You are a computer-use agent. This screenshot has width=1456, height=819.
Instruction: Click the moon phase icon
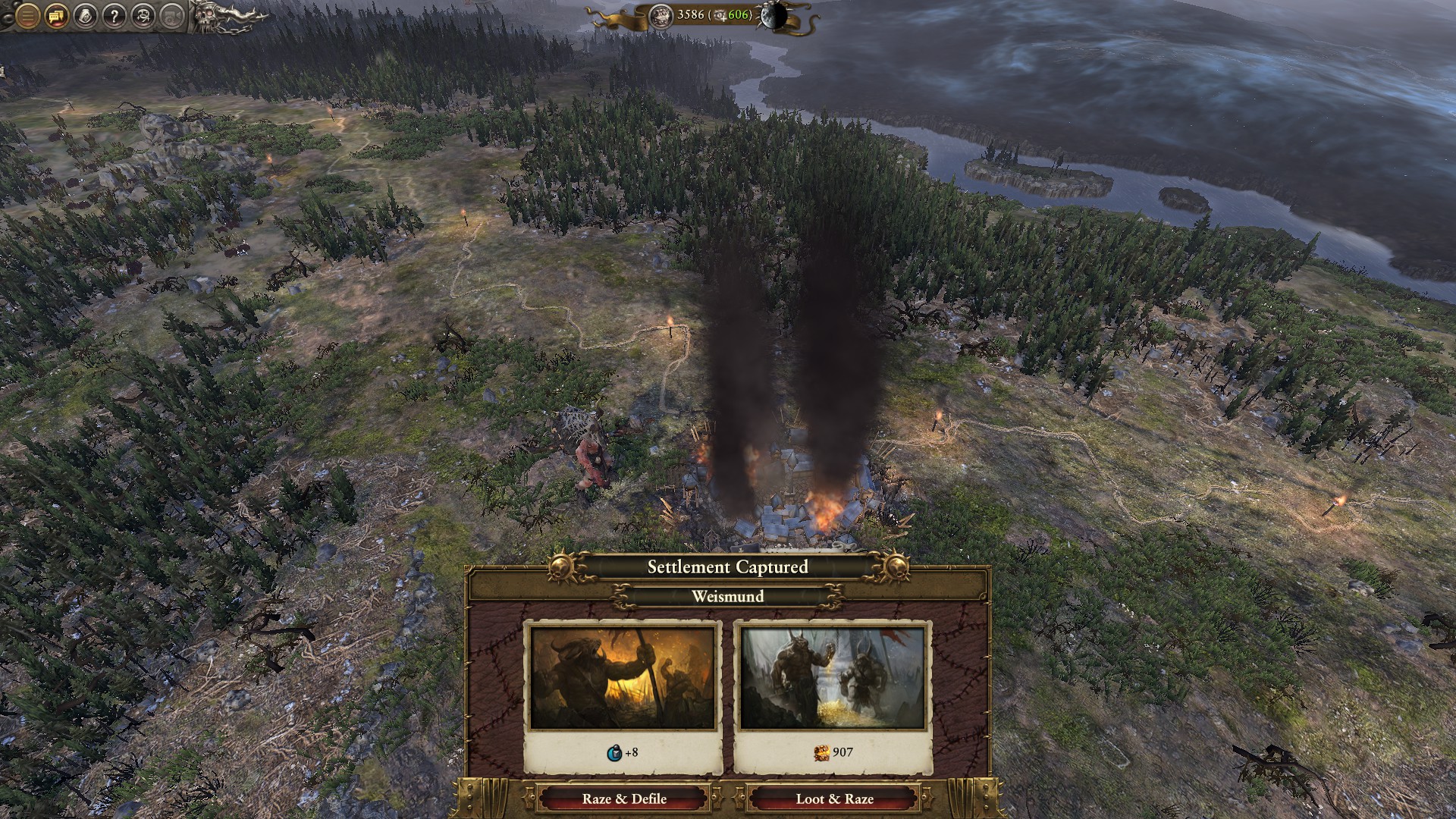click(x=774, y=16)
